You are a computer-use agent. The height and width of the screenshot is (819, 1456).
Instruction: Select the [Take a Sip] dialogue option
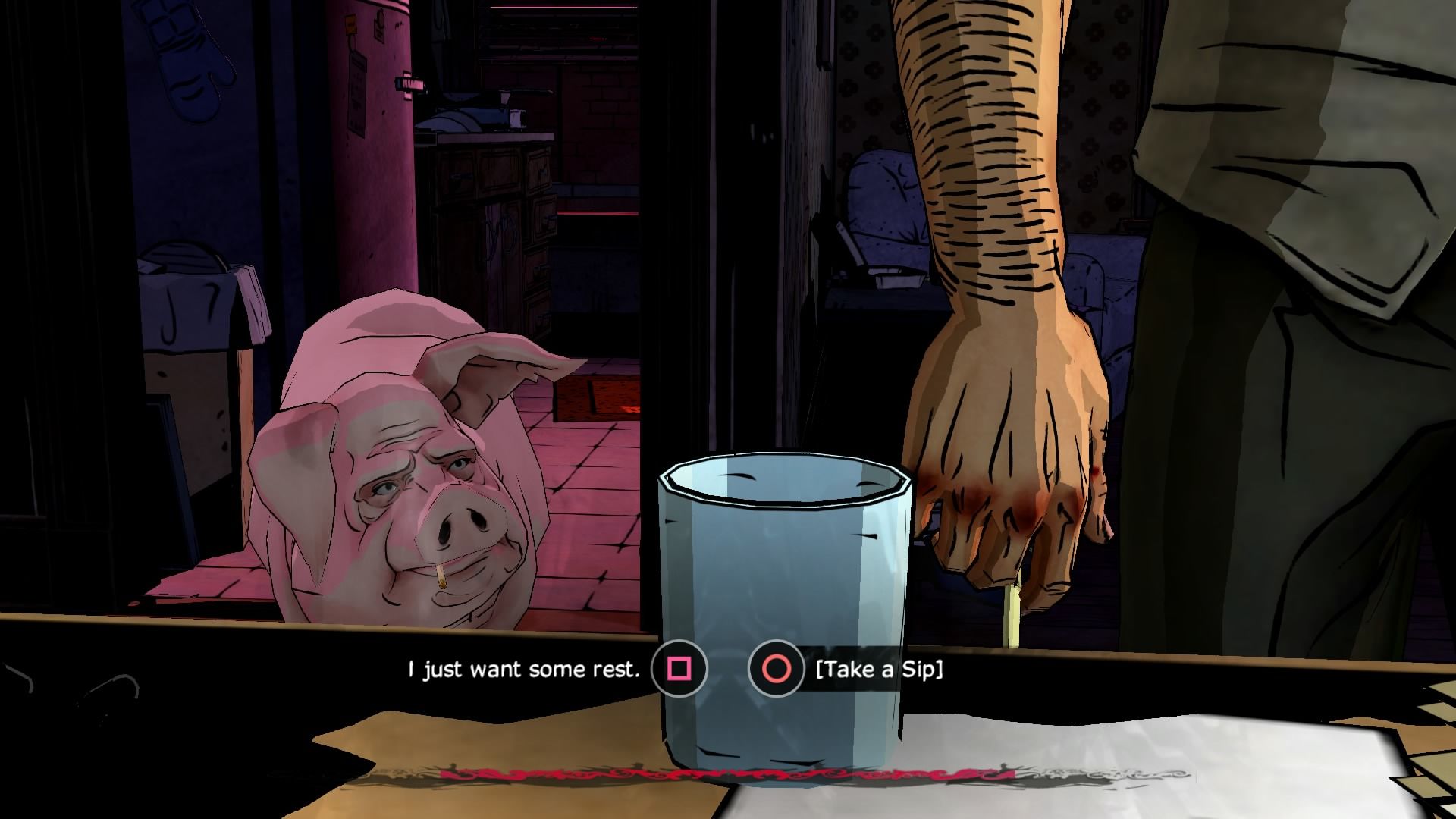(878, 669)
